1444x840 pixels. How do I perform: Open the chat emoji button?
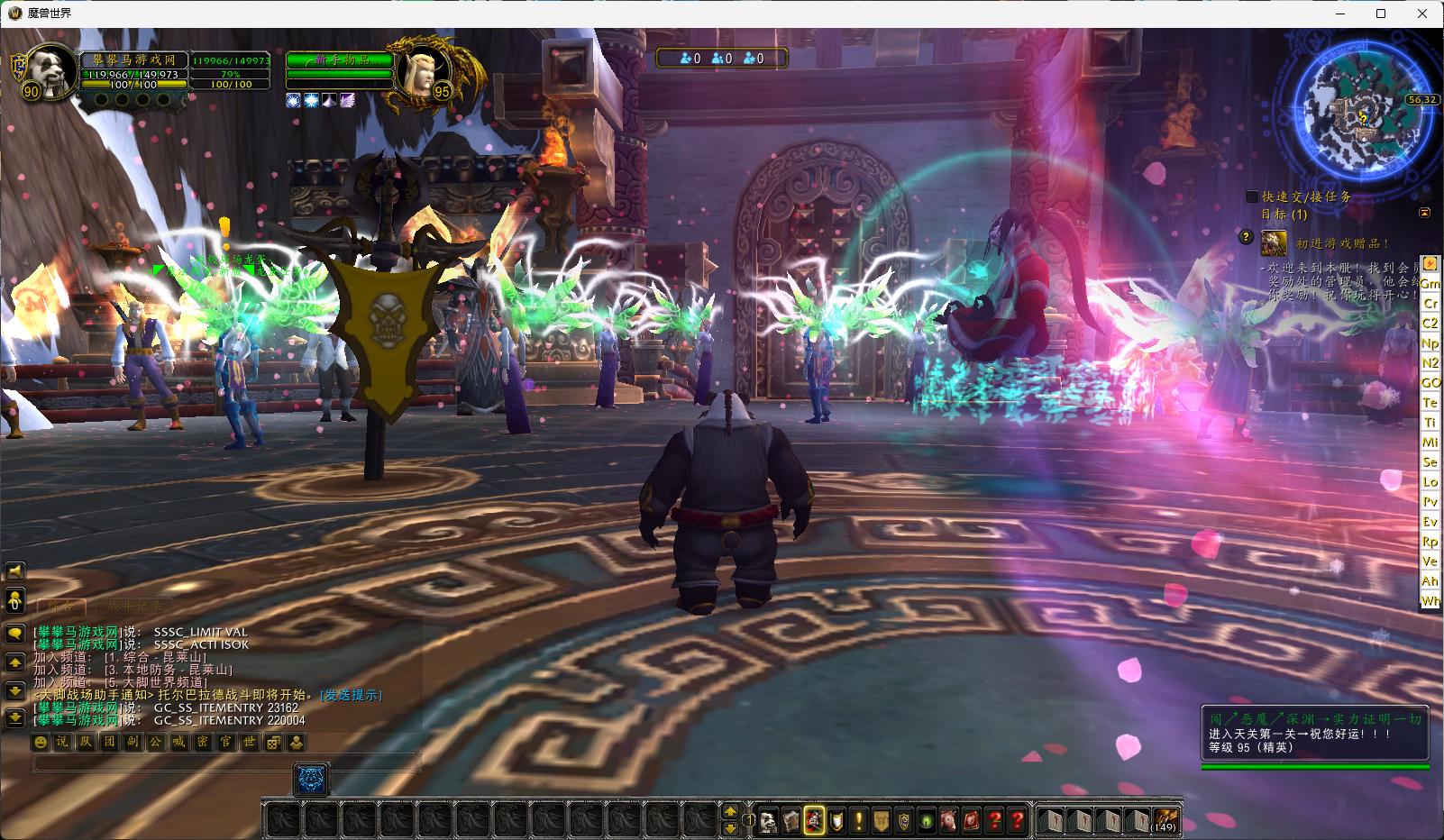click(x=41, y=742)
